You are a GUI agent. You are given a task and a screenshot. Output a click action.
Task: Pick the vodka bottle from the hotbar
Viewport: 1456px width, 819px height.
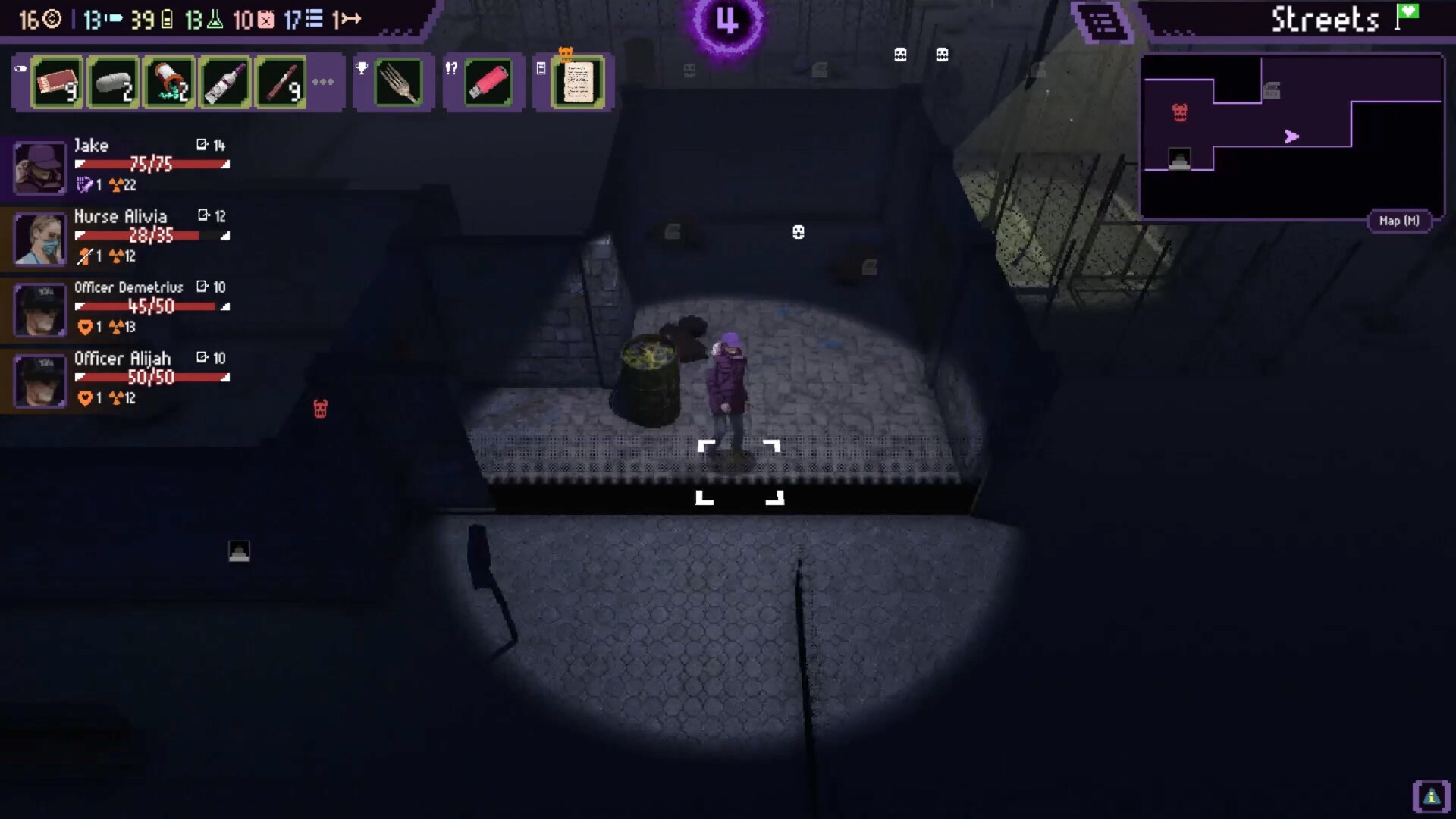click(x=224, y=82)
